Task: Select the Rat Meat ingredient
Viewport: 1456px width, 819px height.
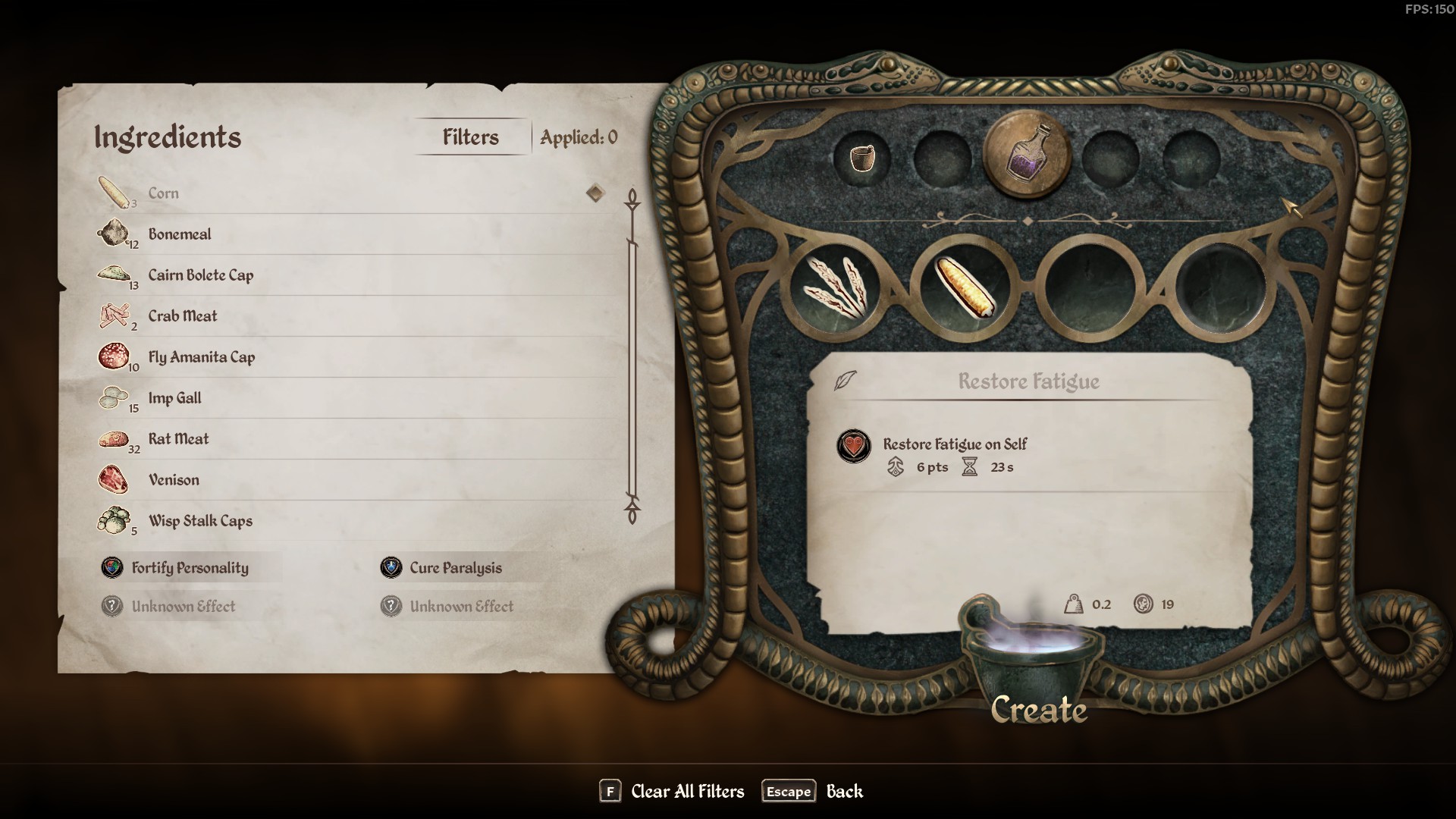Action: (178, 439)
